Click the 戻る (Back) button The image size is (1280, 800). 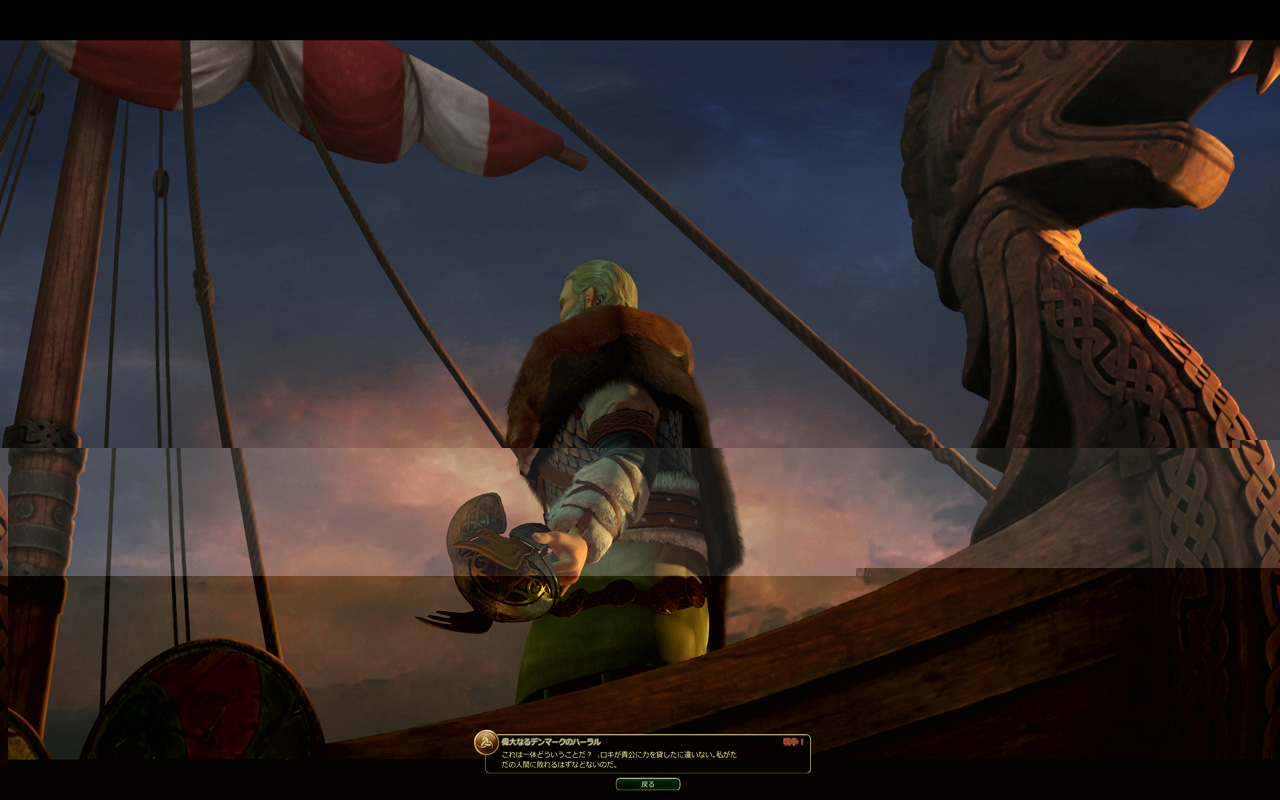click(648, 784)
